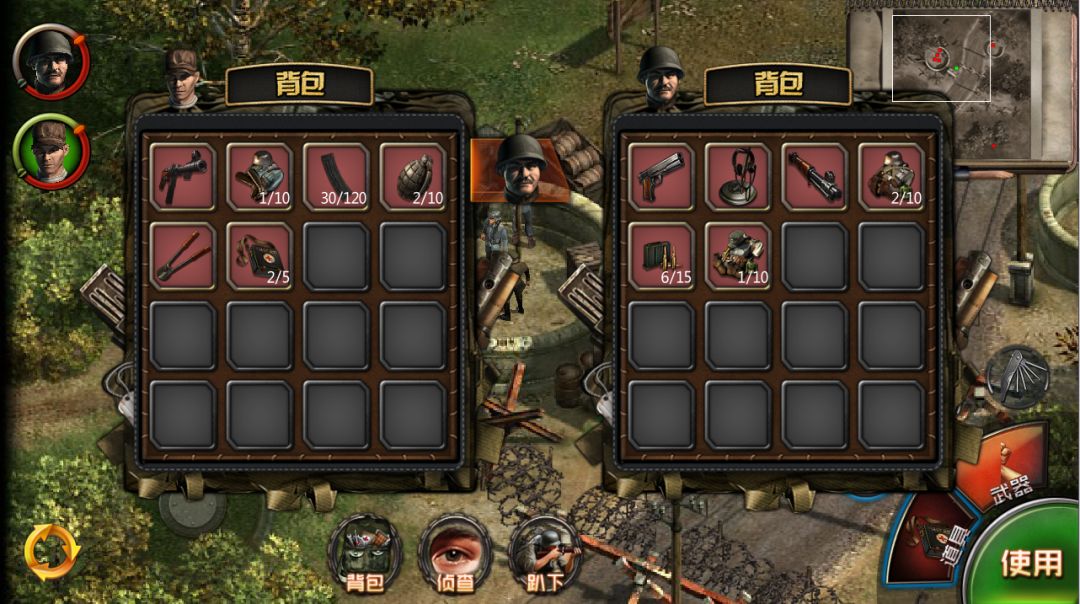The width and height of the screenshot is (1080, 604).
Task: Select the uniform showing 2/10
Action: click(x=891, y=176)
